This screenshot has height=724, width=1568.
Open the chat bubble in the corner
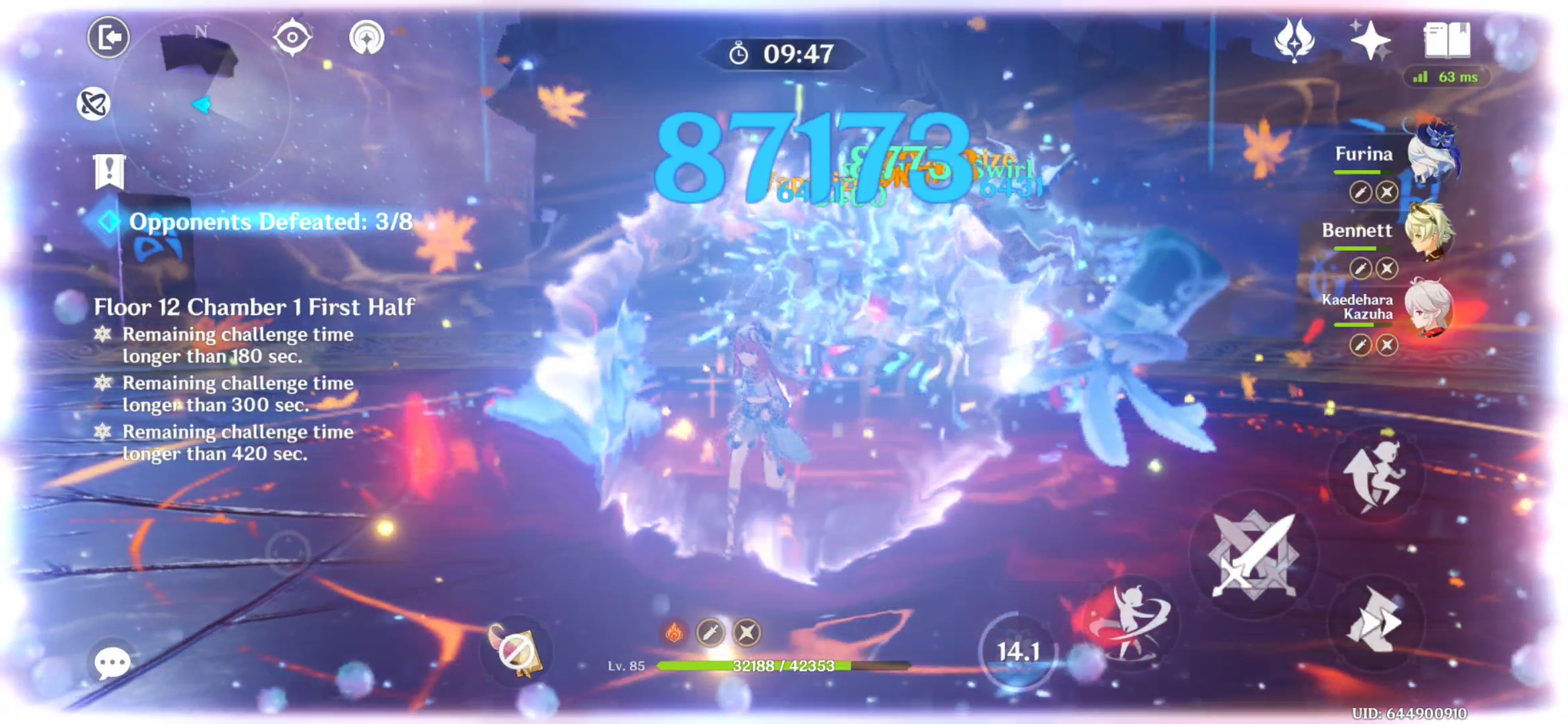[x=113, y=662]
